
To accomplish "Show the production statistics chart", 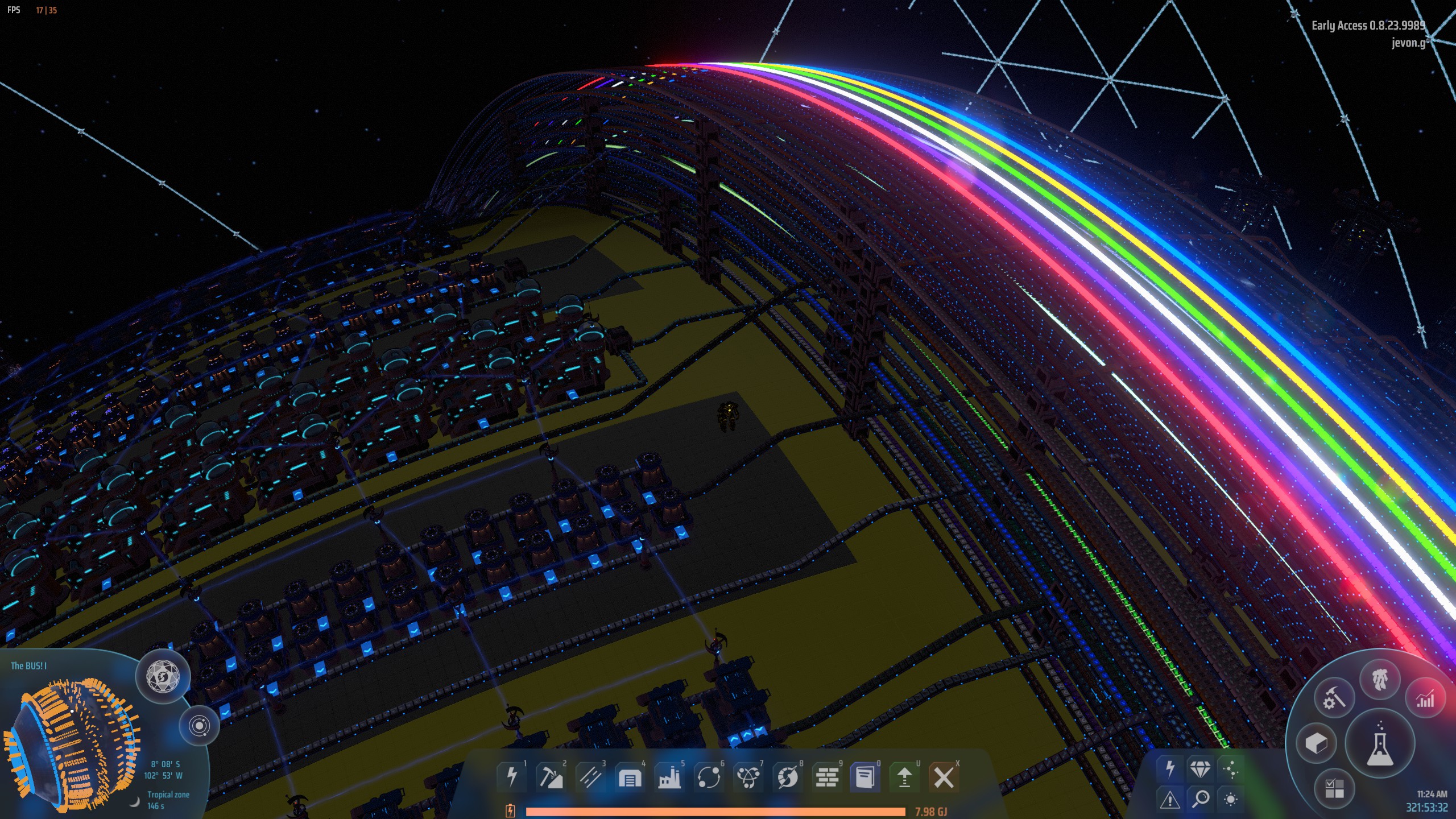I will (1425, 700).
